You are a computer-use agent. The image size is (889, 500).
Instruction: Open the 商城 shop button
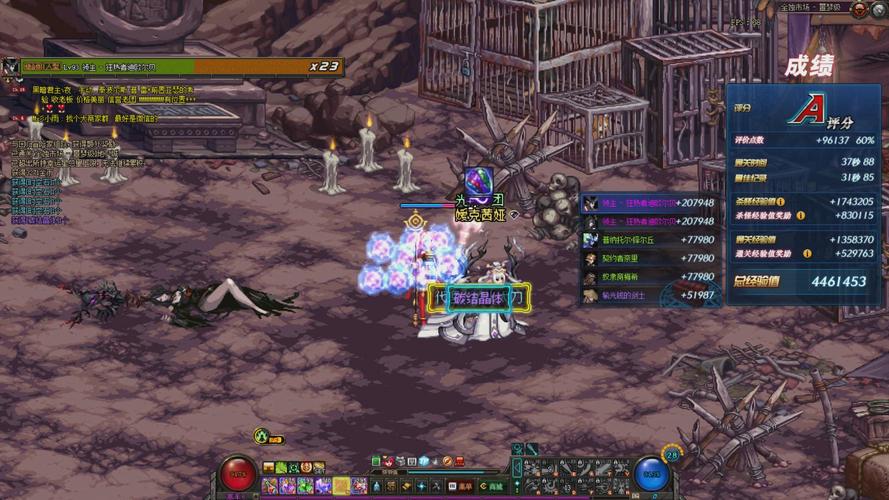494,486
